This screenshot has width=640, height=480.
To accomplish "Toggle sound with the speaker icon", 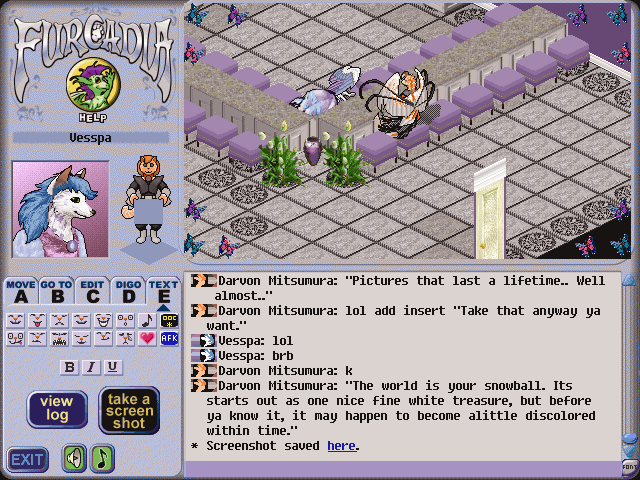I will [74, 458].
